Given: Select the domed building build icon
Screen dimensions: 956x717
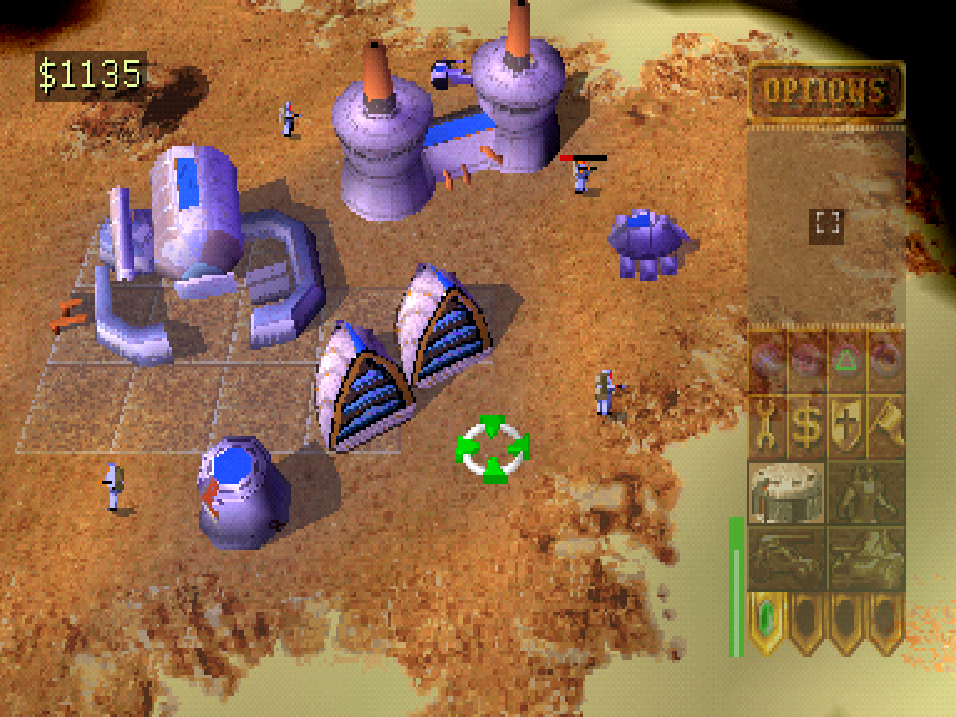Looking at the screenshot, I should [x=786, y=492].
